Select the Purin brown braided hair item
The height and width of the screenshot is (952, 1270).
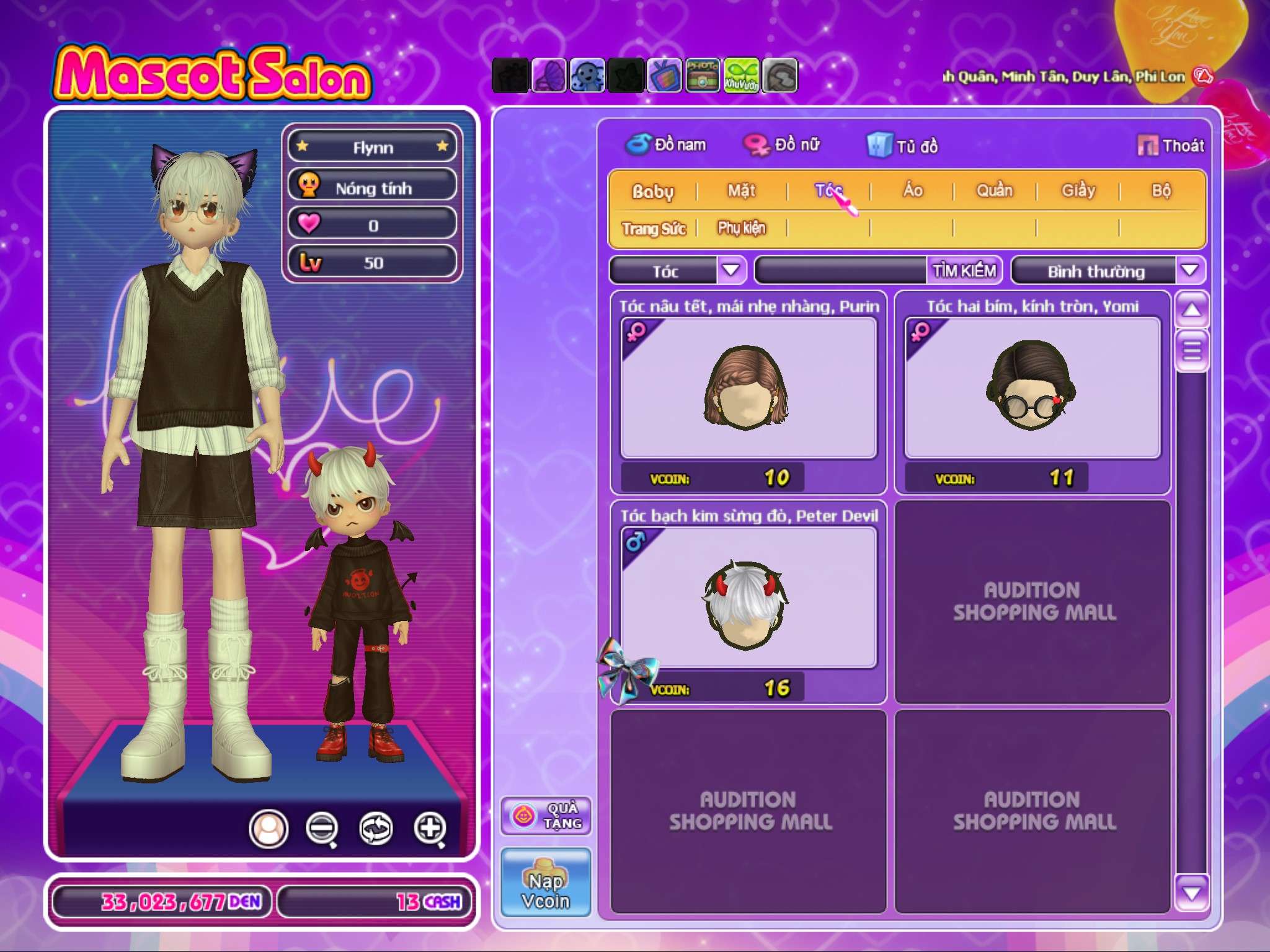tap(748, 388)
